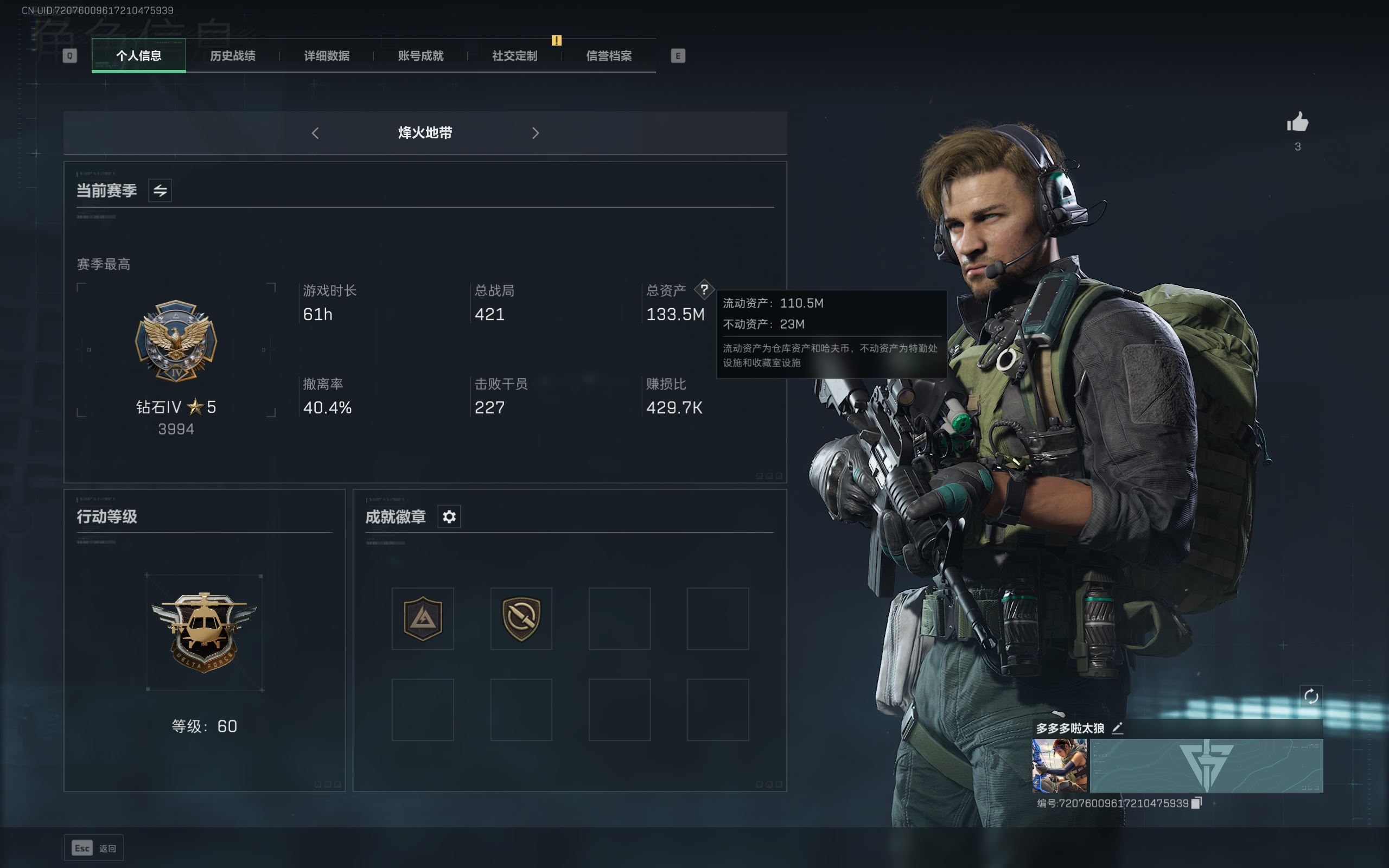Viewport: 1389px width, 868px height.
Task: Click the 返回 back button
Action: pyautogui.click(x=94, y=848)
